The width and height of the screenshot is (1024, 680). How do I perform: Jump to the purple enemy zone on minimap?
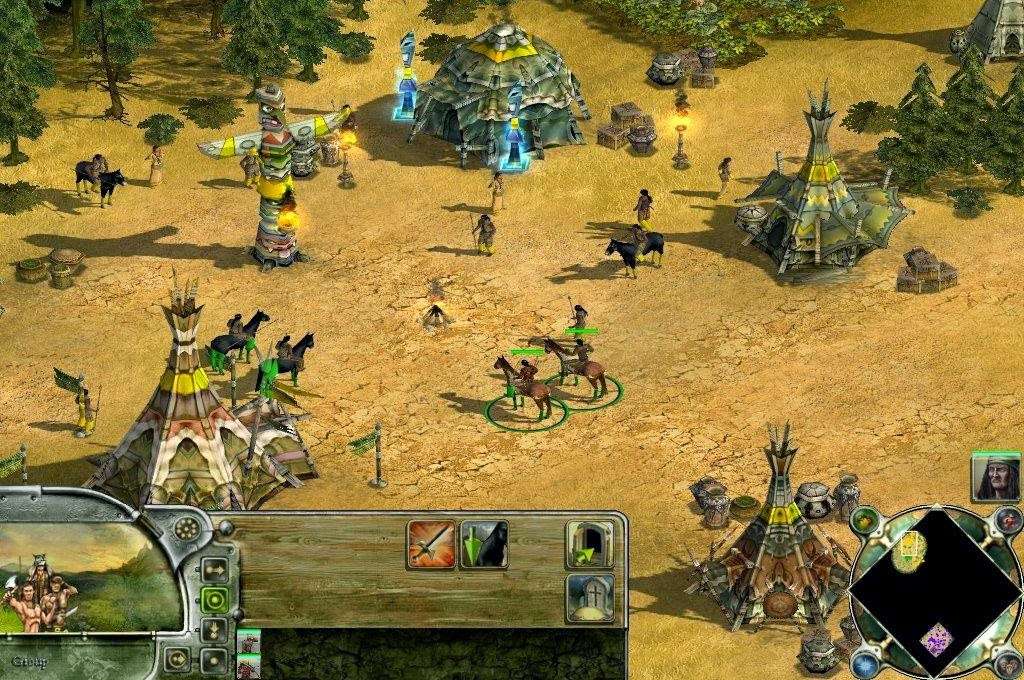pos(936,638)
